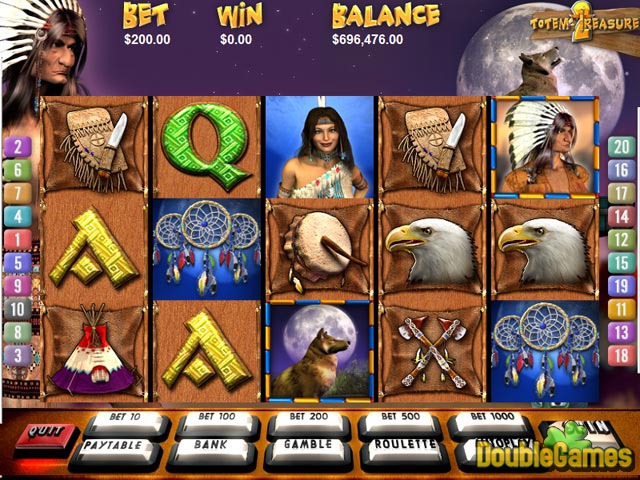The image size is (640, 480).
Task: Choose the Bet 100 button
Action: 215,418
